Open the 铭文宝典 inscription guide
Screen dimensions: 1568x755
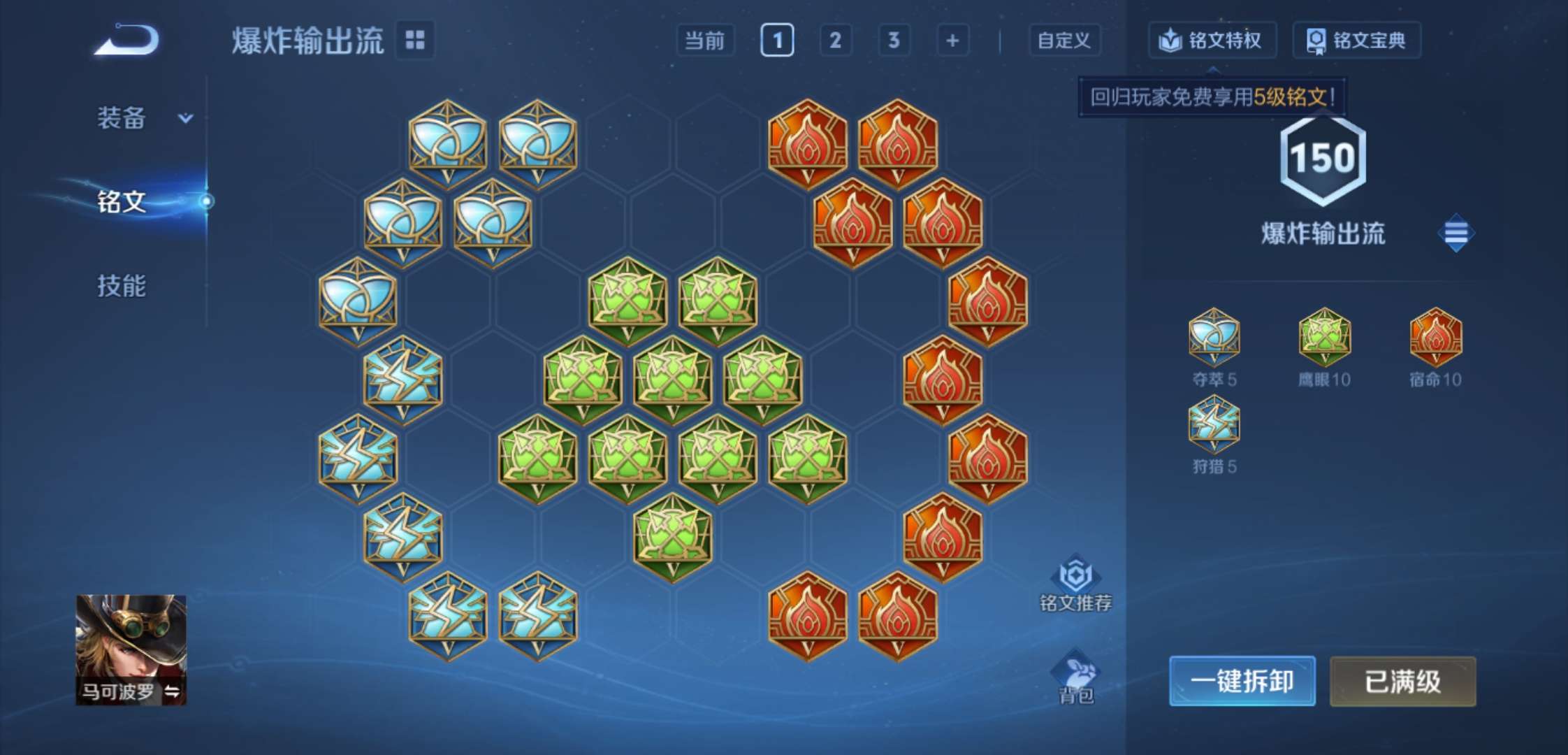tap(1356, 41)
